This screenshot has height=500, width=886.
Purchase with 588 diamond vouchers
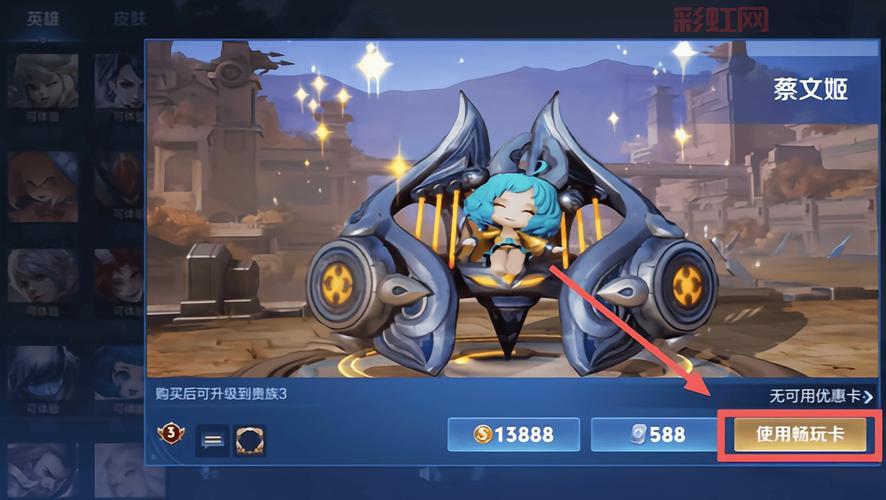(652, 434)
